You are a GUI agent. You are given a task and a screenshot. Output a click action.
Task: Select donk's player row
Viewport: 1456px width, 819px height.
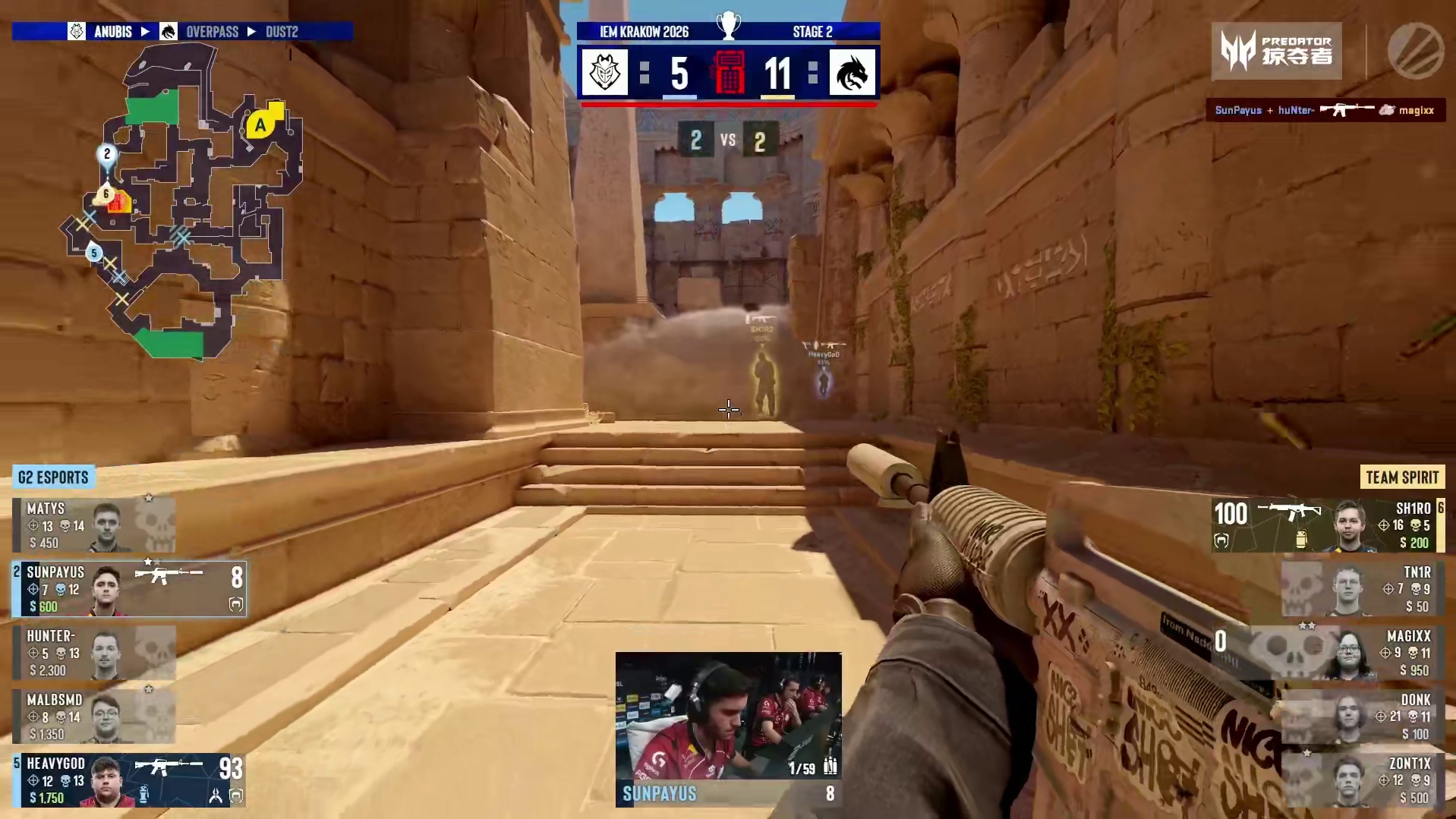pyautogui.click(x=1363, y=716)
